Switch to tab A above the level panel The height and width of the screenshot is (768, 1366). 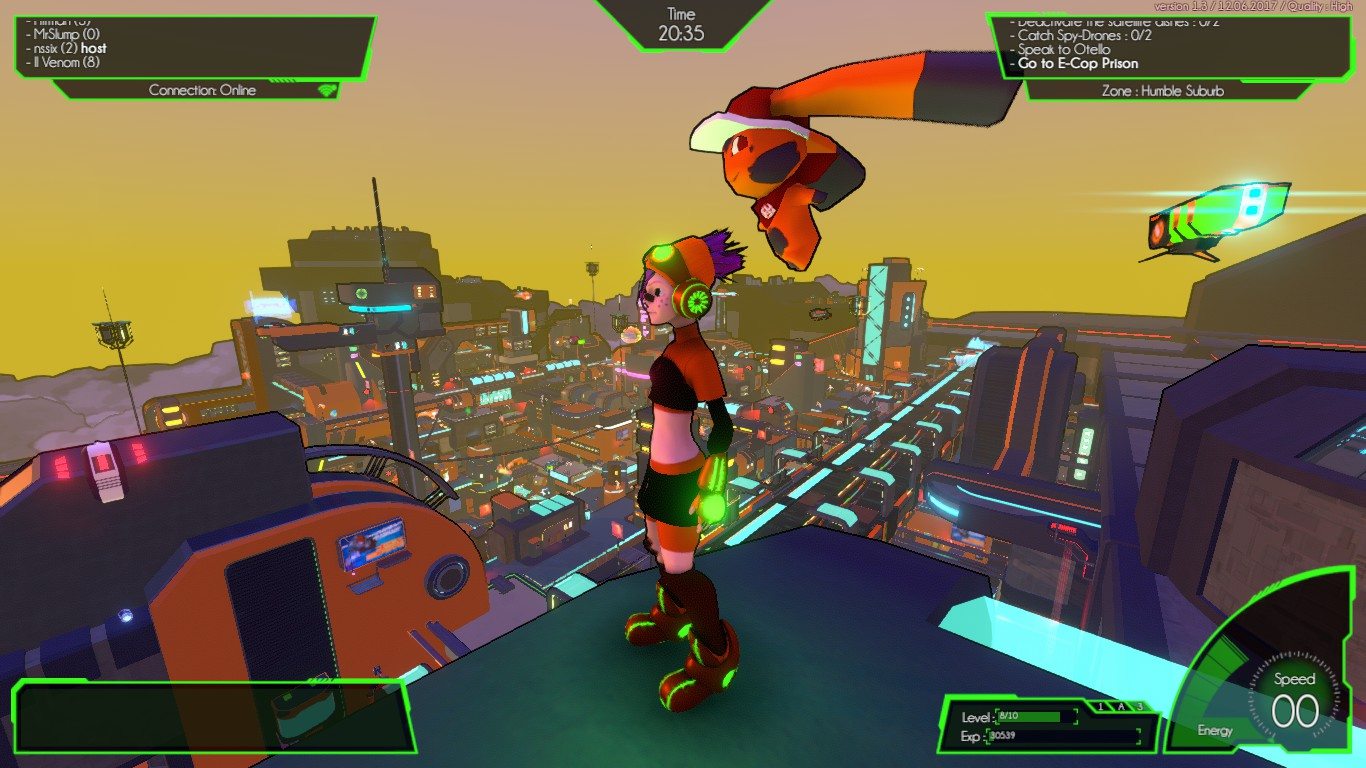click(x=1120, y=707)
